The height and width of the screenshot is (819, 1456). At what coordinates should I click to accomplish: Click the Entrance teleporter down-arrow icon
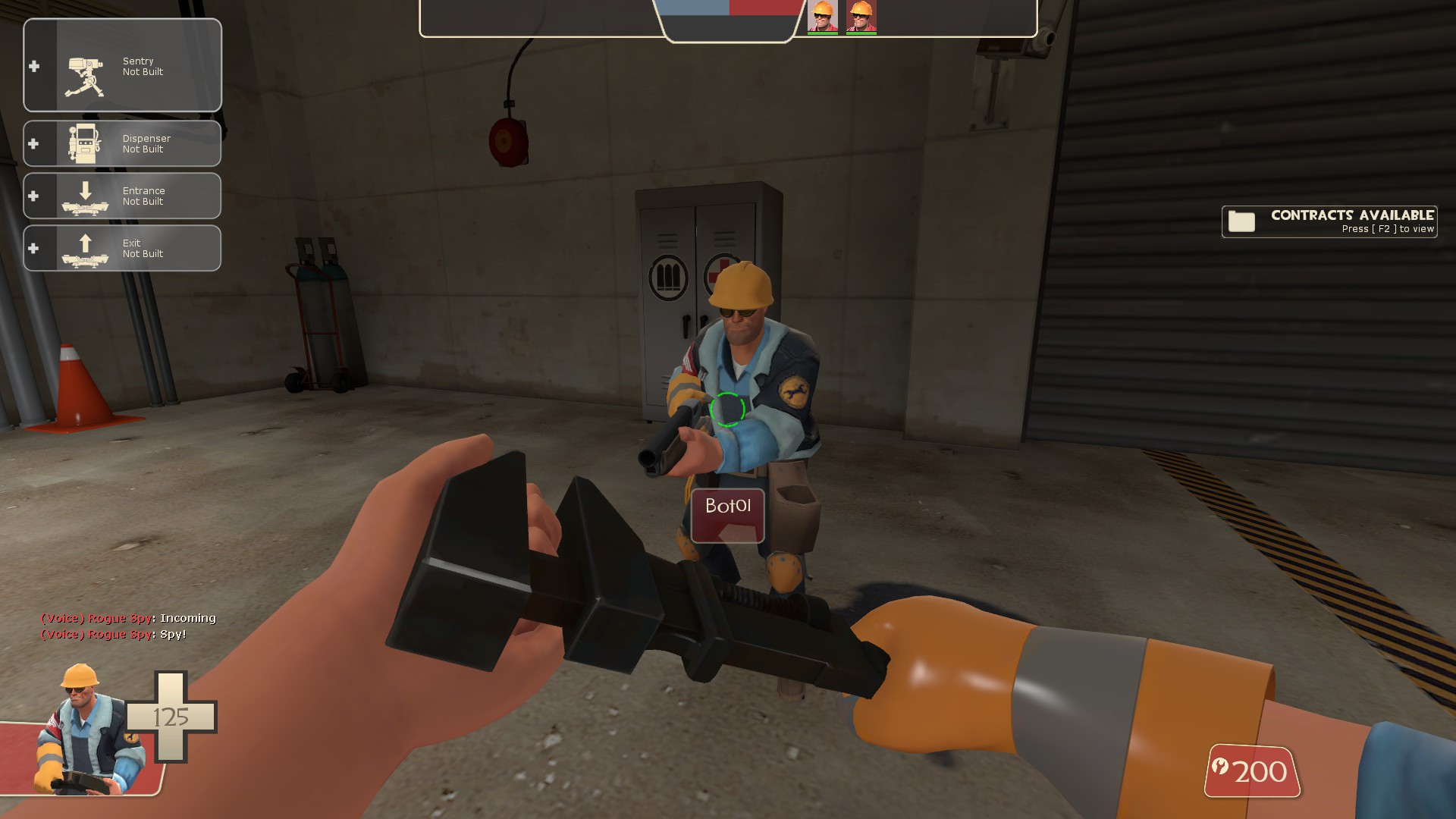pyautogui.click(x=83, y=196)
